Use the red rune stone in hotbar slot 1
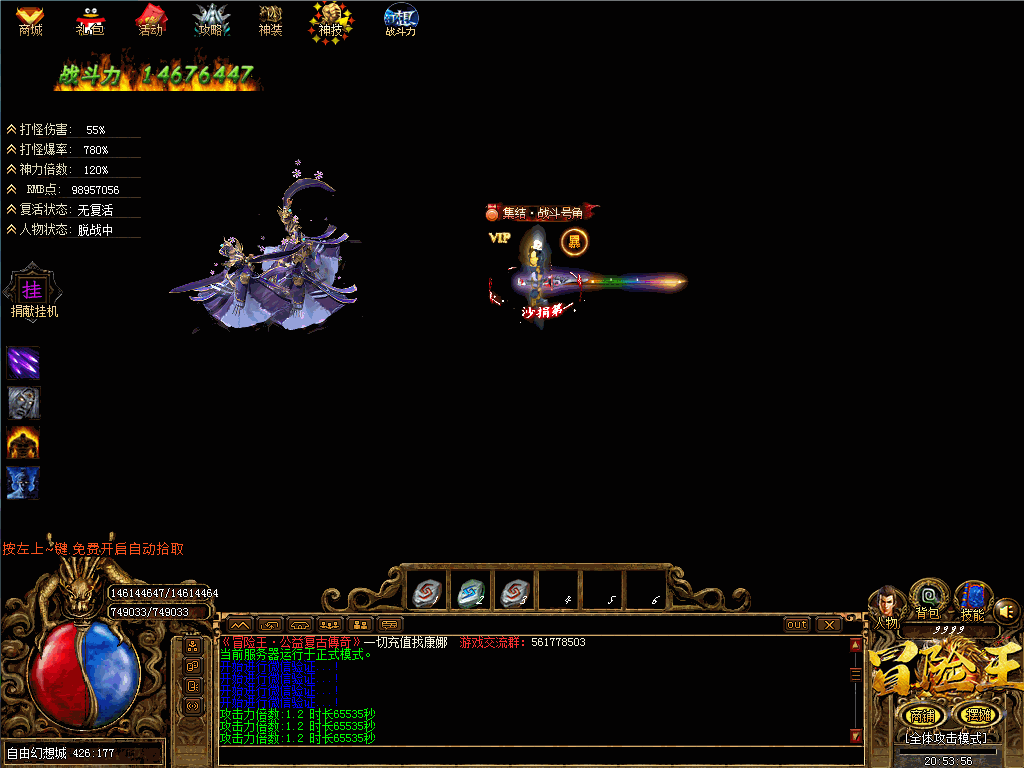The width and height of the screenshot is (1024, 768). pos(425,593)
